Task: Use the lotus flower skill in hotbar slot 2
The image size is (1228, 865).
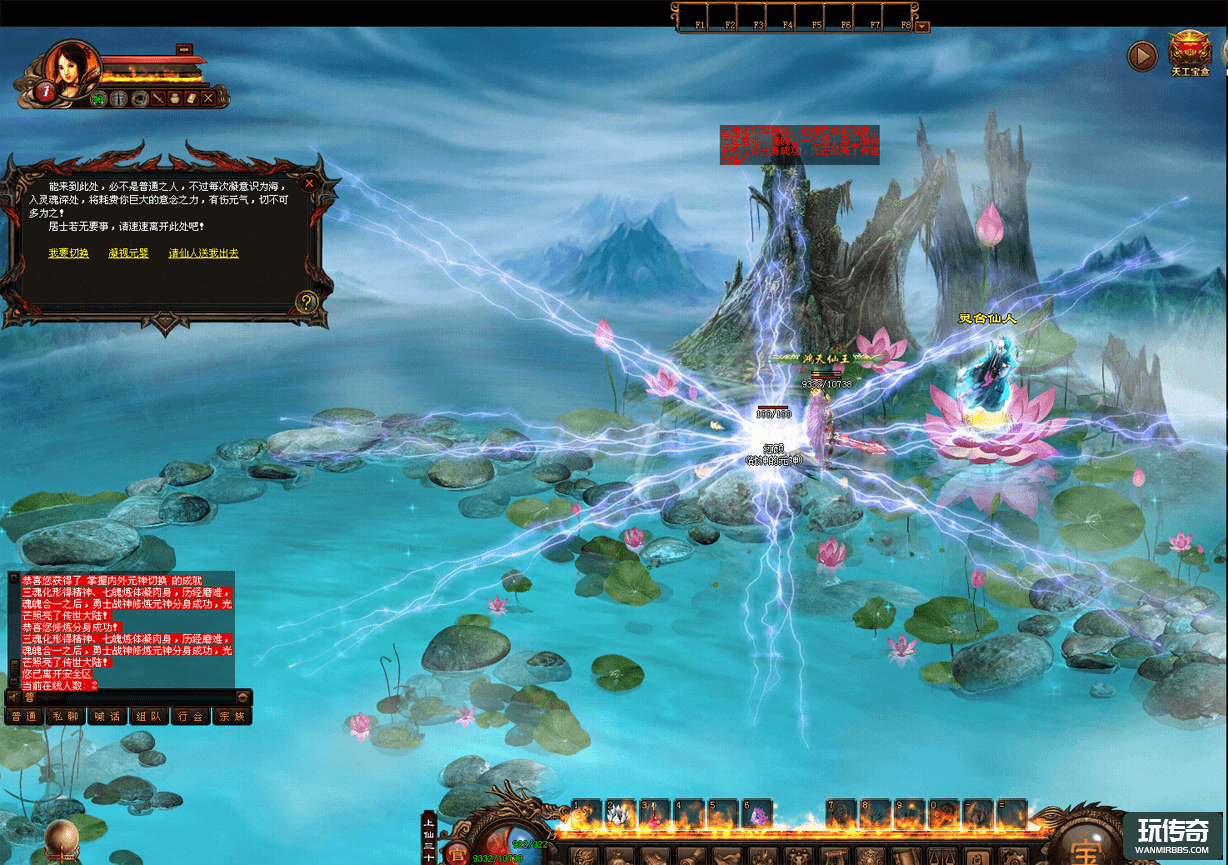Action: (x=621, y=813)
